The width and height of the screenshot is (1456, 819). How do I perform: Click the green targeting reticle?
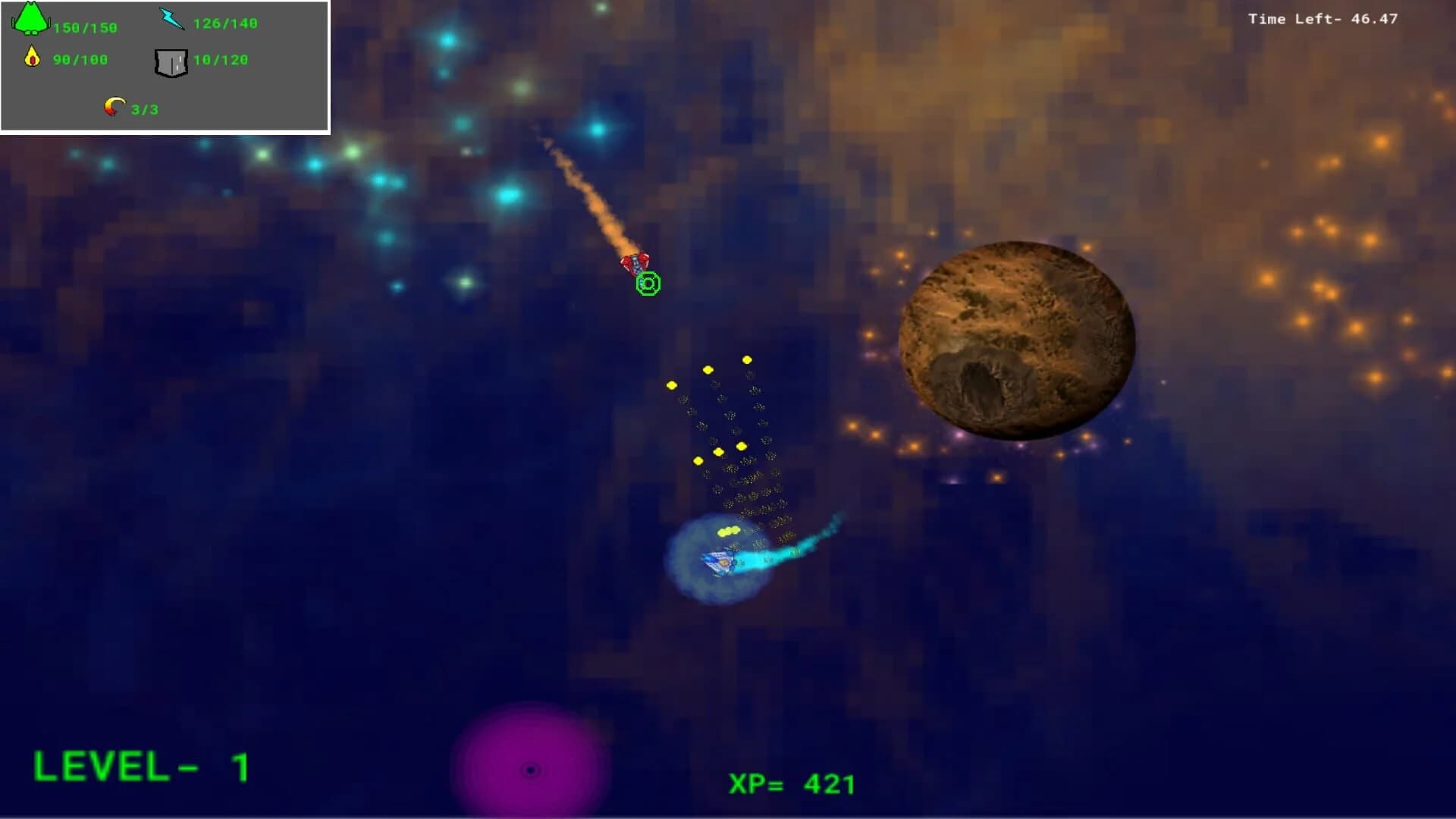[x=648, y=284]
